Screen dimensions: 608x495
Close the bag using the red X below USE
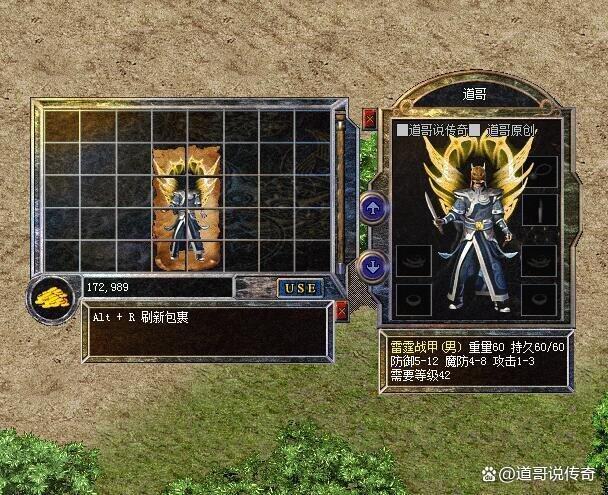[343, 311]
